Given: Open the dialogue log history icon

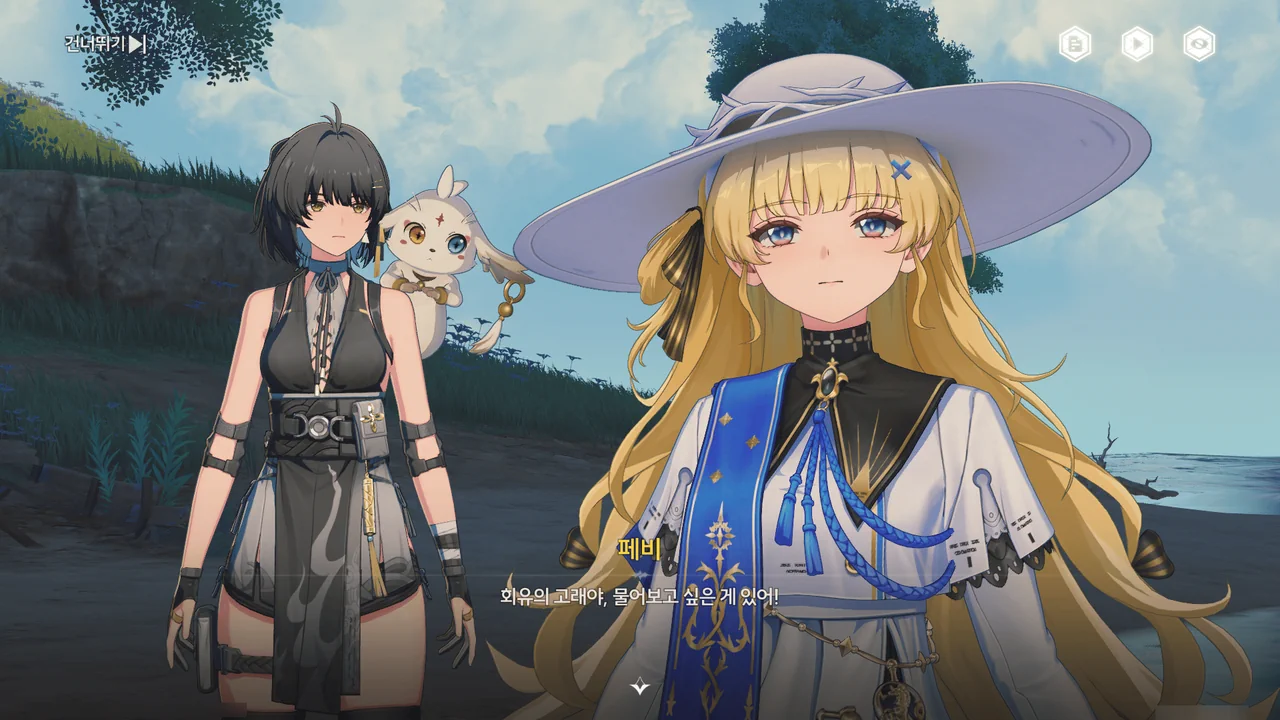Looking at the screenshot, I should click(1075, 44).
